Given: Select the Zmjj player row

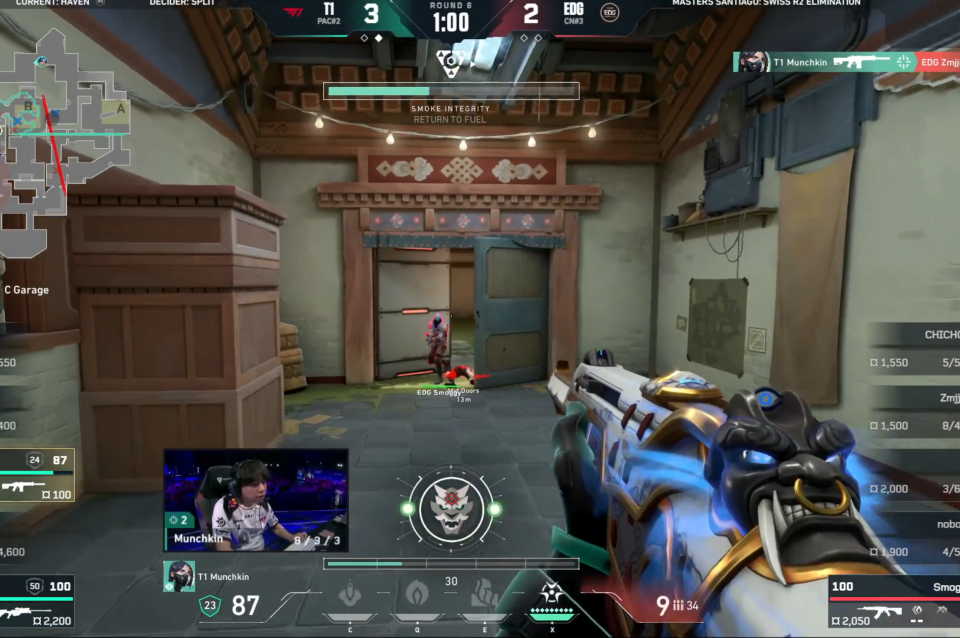Looking at the screenshot, I should click(914, 411).
